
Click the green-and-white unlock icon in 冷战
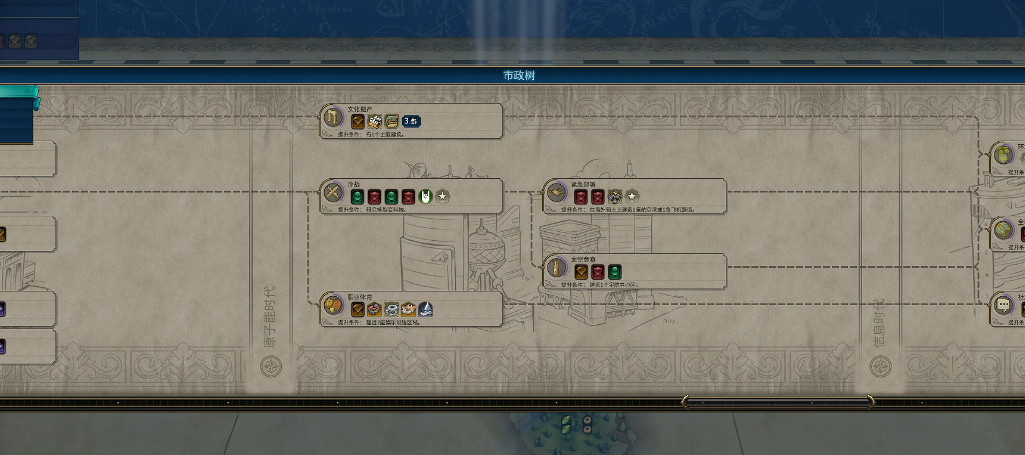425,196
